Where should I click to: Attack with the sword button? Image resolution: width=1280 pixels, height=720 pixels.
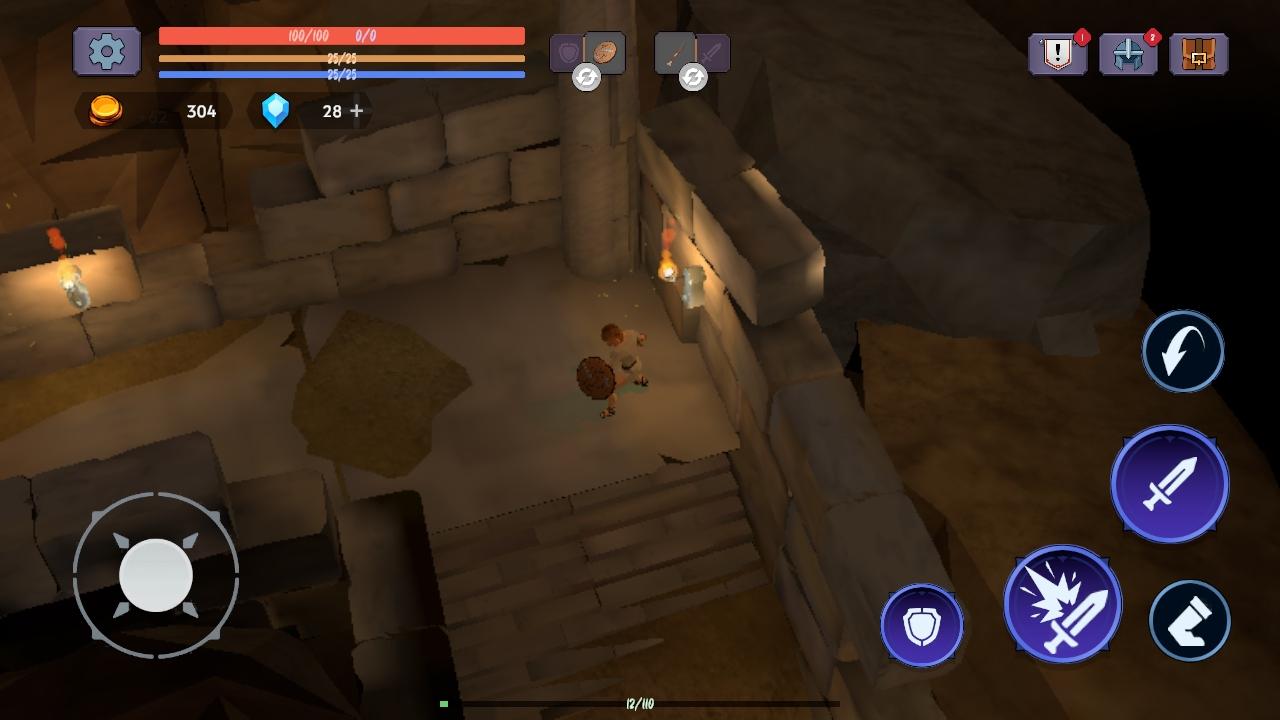click(1169, 484)
